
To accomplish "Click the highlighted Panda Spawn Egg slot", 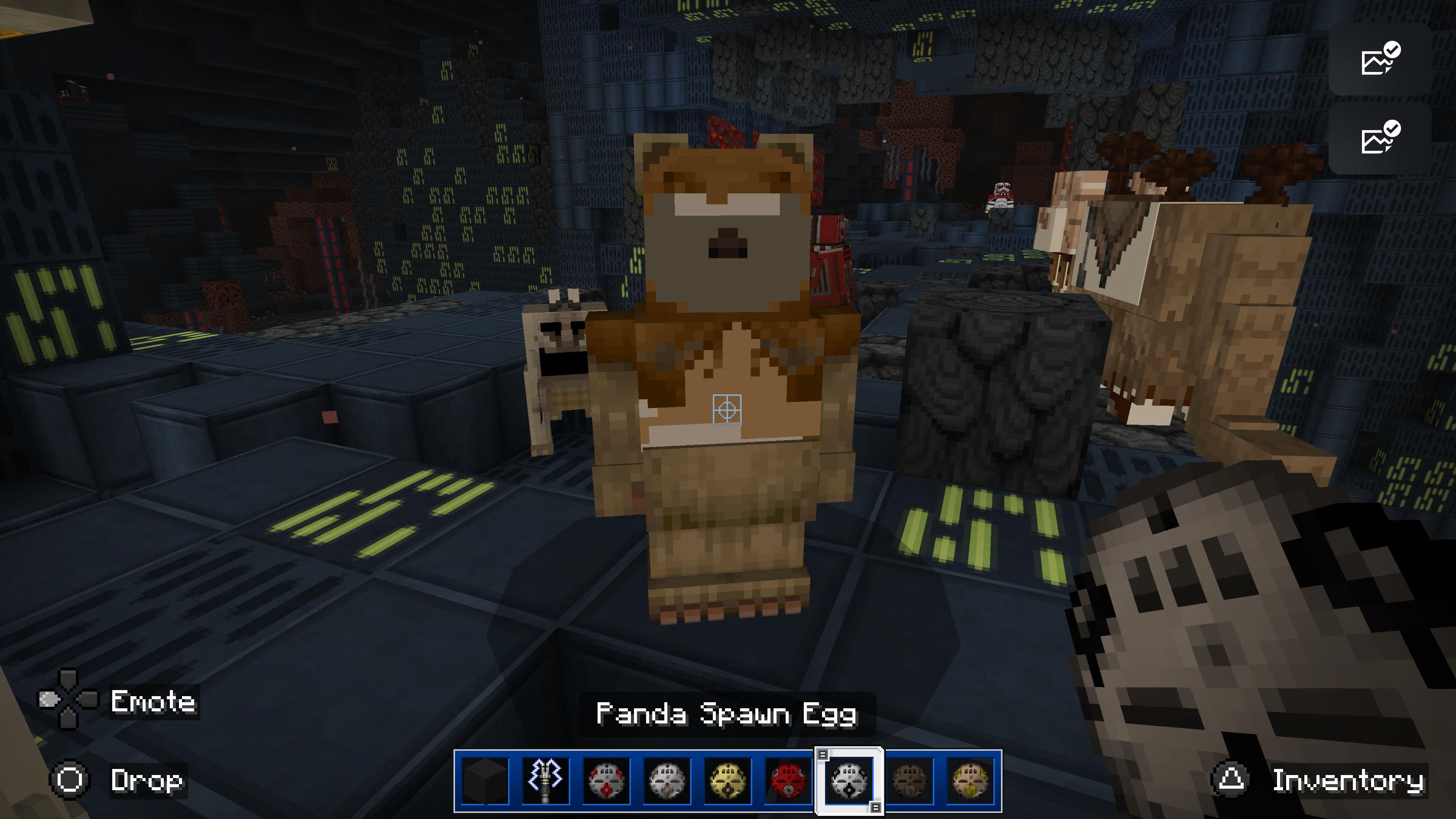I will [x=849, y=781].
